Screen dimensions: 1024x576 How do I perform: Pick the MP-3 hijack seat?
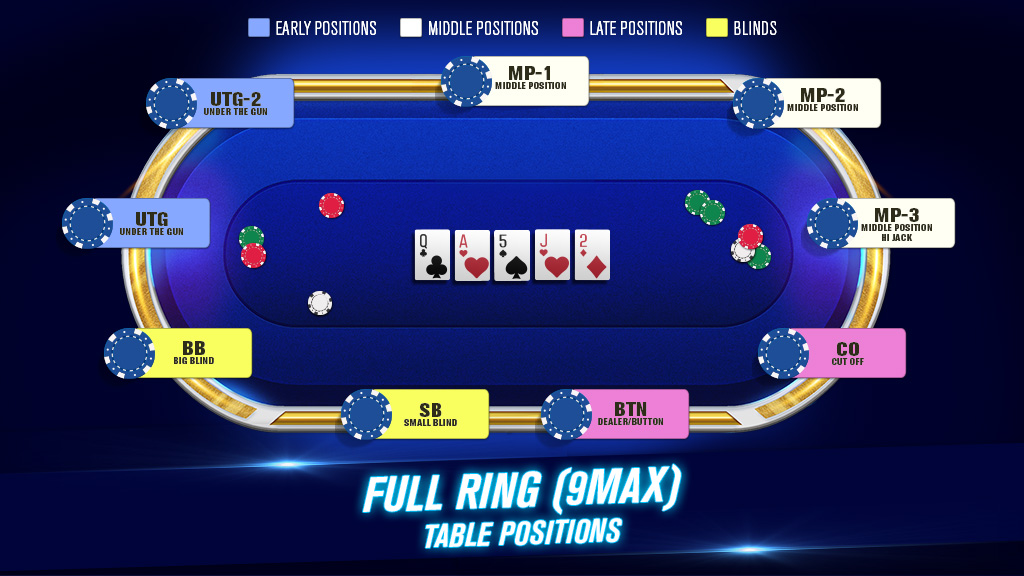click(896, 222)
